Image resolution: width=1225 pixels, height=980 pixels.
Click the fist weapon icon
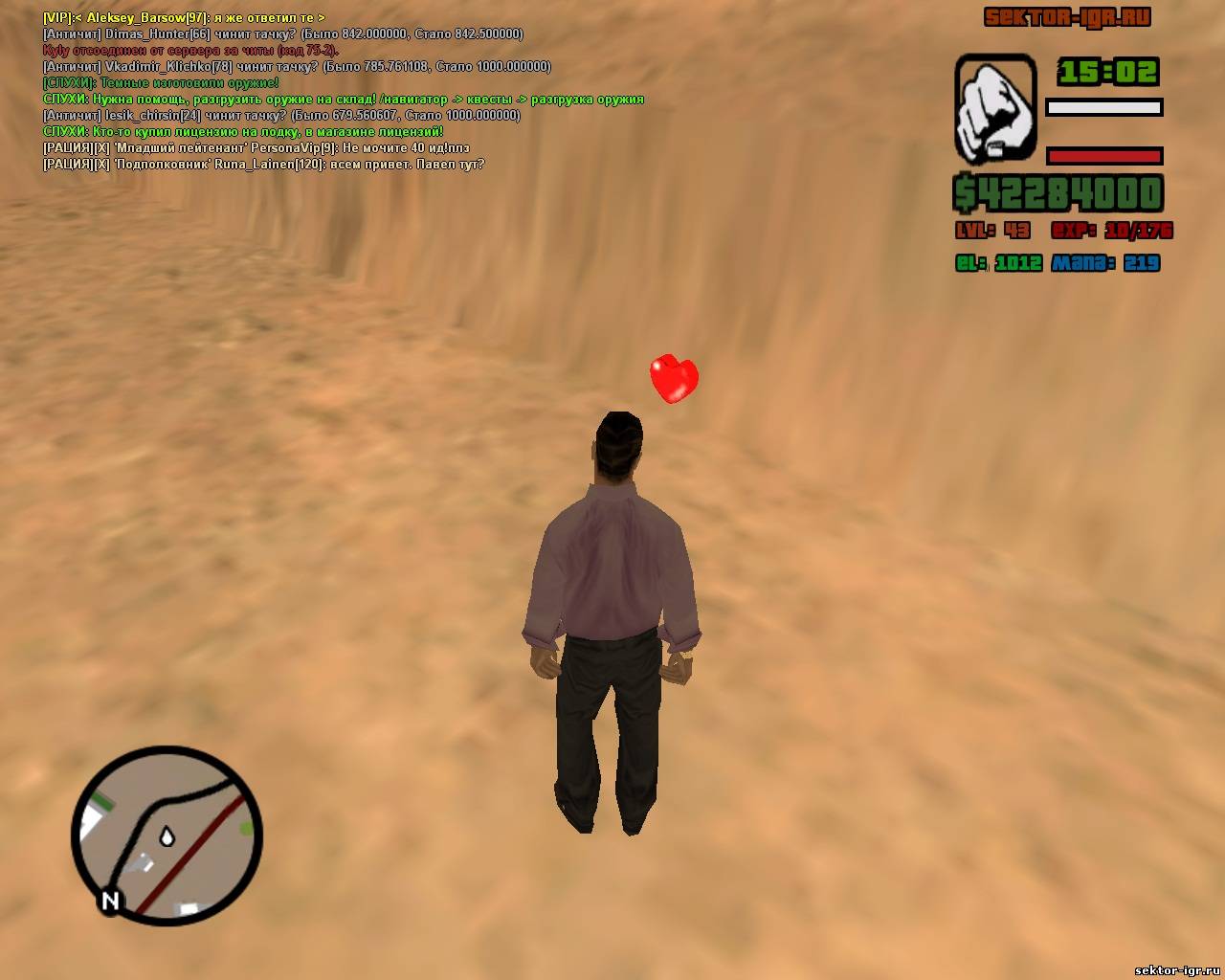point(995,108)
